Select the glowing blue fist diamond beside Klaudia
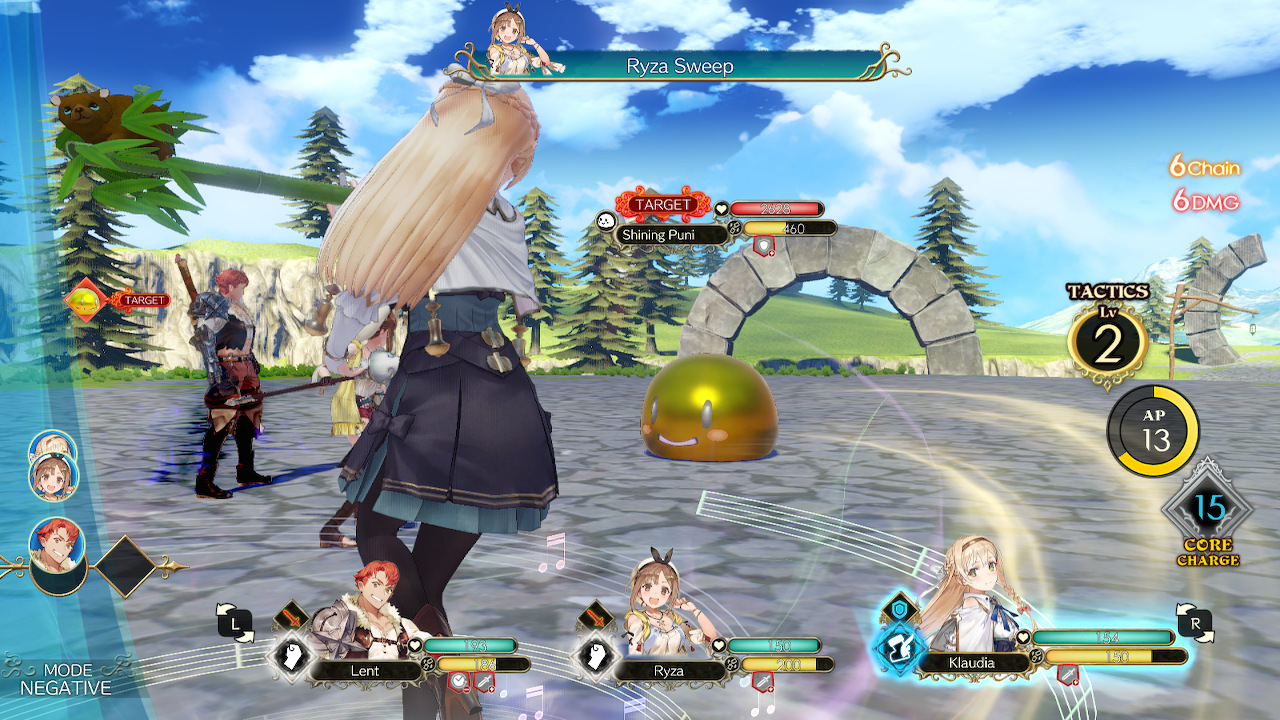 (x=901, y=647)
